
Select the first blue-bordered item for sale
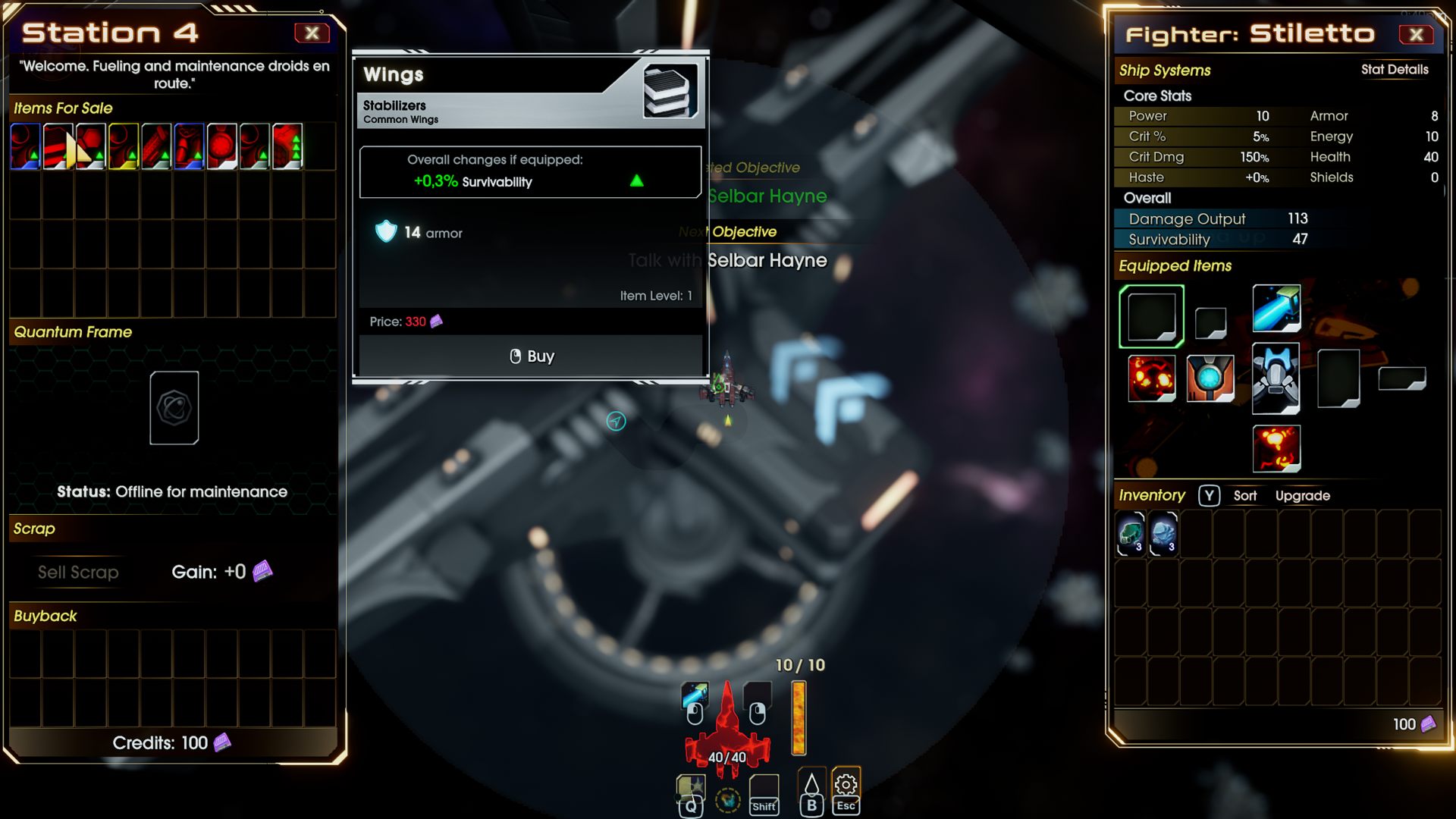pyautogui.click(x=25, y=146)
